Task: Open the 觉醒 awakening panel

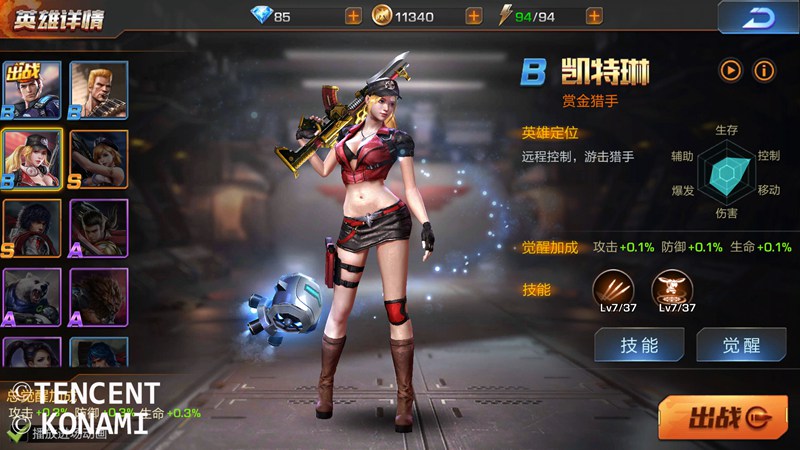Action: pyautogui.click(x=741, y=345)
